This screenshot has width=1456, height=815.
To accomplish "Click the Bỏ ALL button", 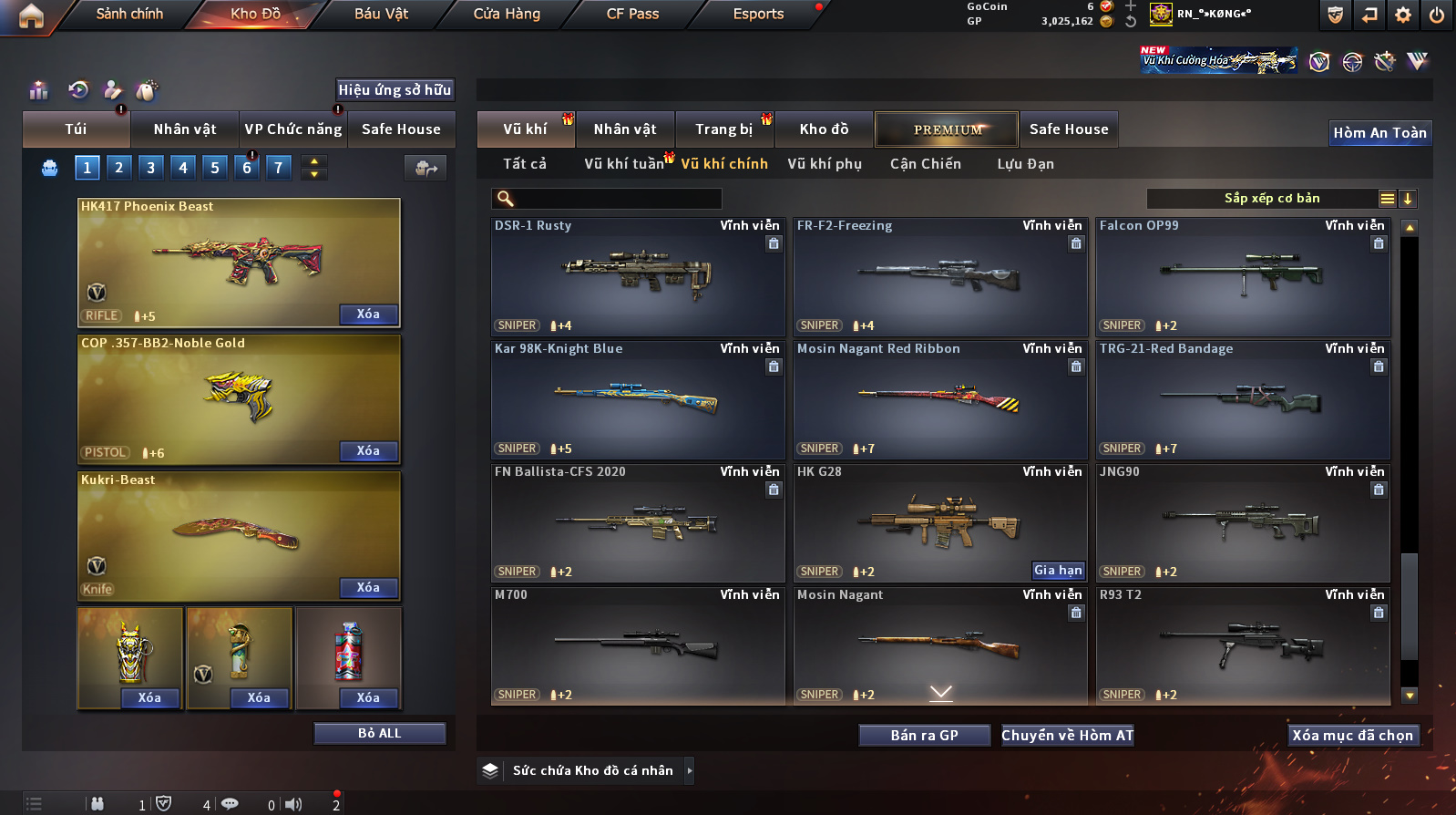I will pos(379,734).
